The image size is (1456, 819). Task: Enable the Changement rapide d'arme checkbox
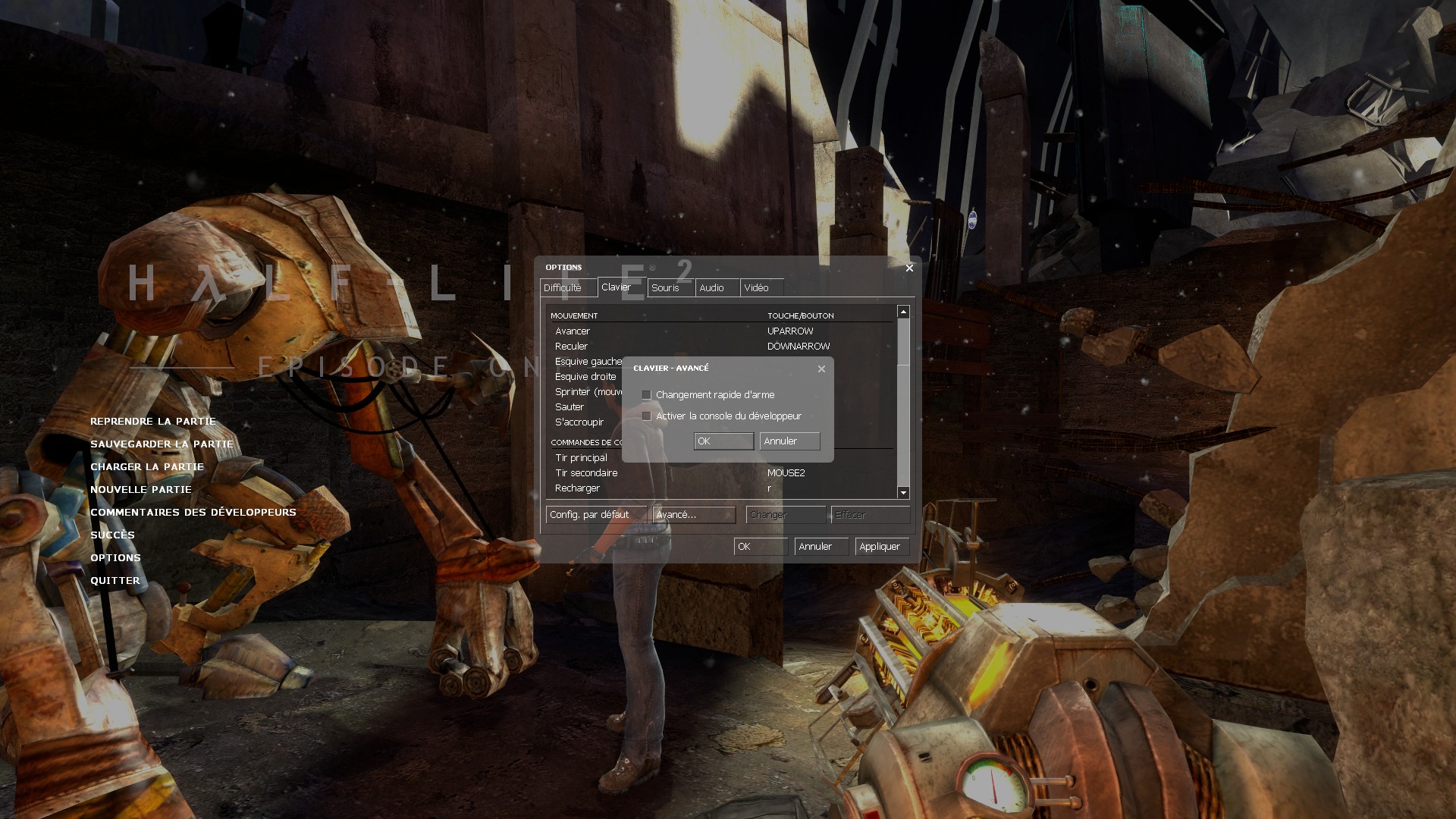coord(646,395)
